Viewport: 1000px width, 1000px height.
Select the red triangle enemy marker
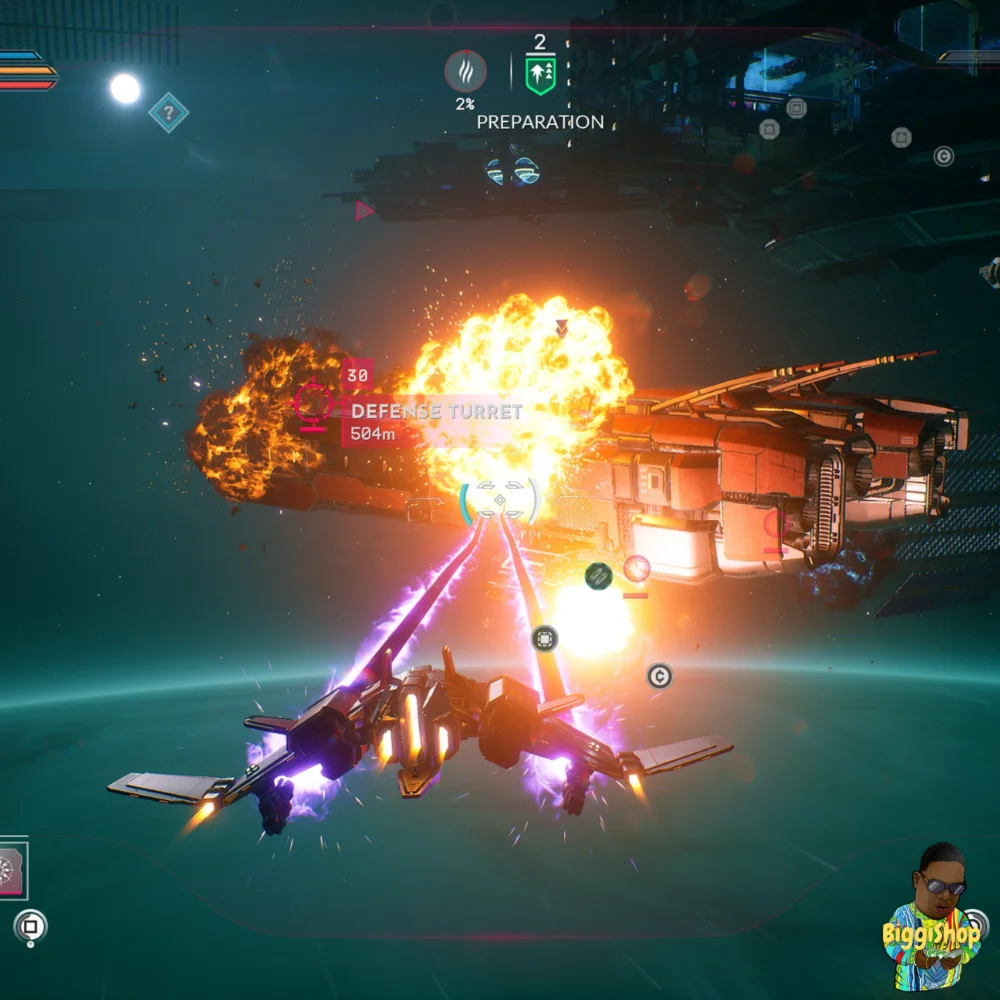pyautogui.click(x=364, y=210)
